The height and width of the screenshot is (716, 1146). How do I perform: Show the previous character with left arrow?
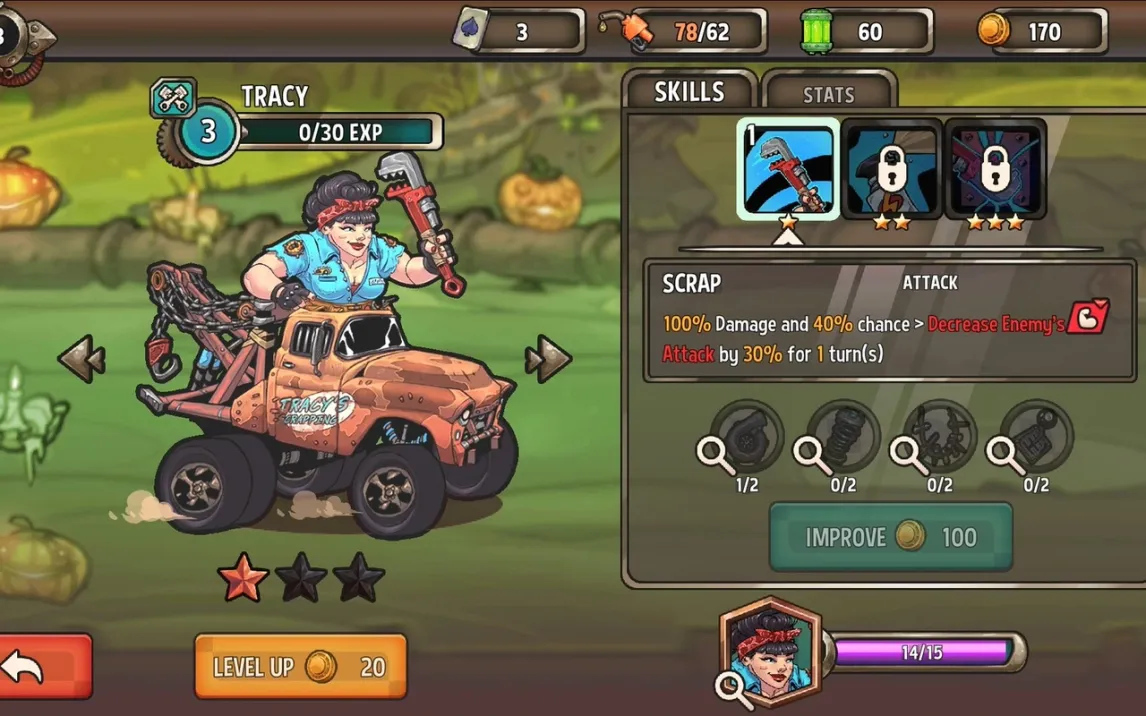(x=81, y=358)
